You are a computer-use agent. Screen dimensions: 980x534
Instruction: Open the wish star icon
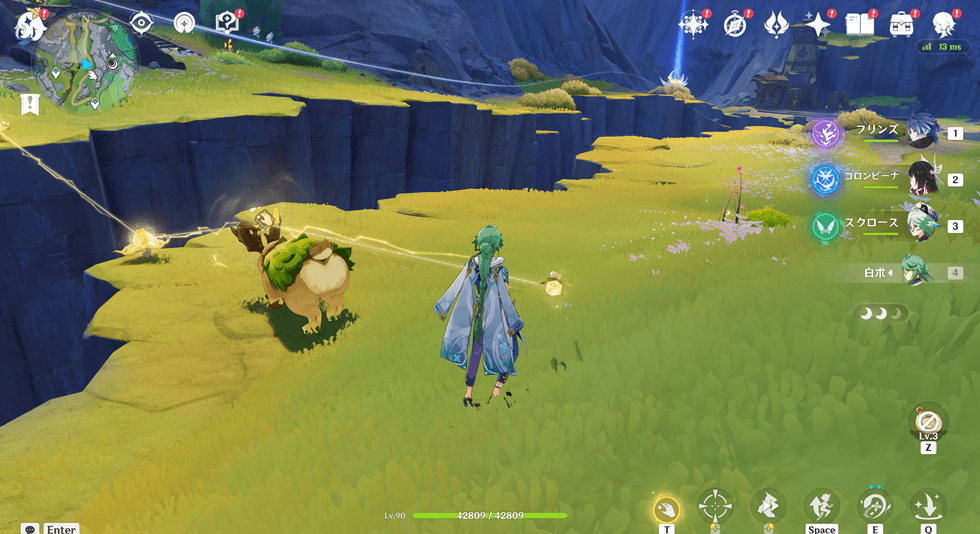(x=818, y=24)
